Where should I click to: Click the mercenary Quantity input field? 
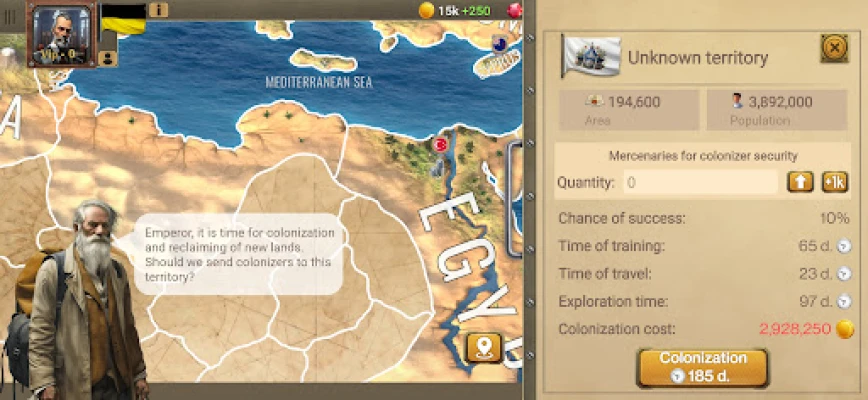699,182
